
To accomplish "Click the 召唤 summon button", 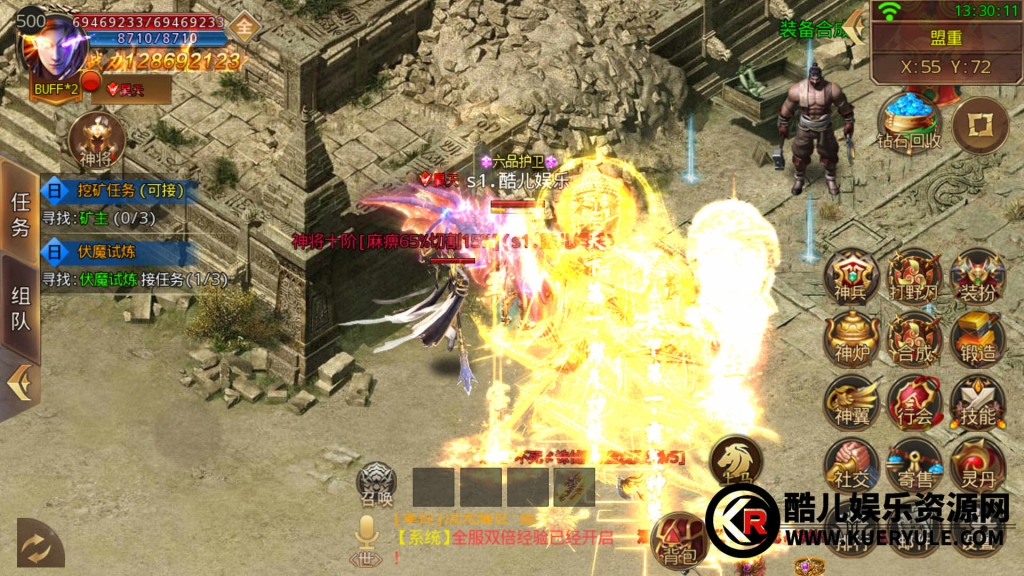I will 377,484.
